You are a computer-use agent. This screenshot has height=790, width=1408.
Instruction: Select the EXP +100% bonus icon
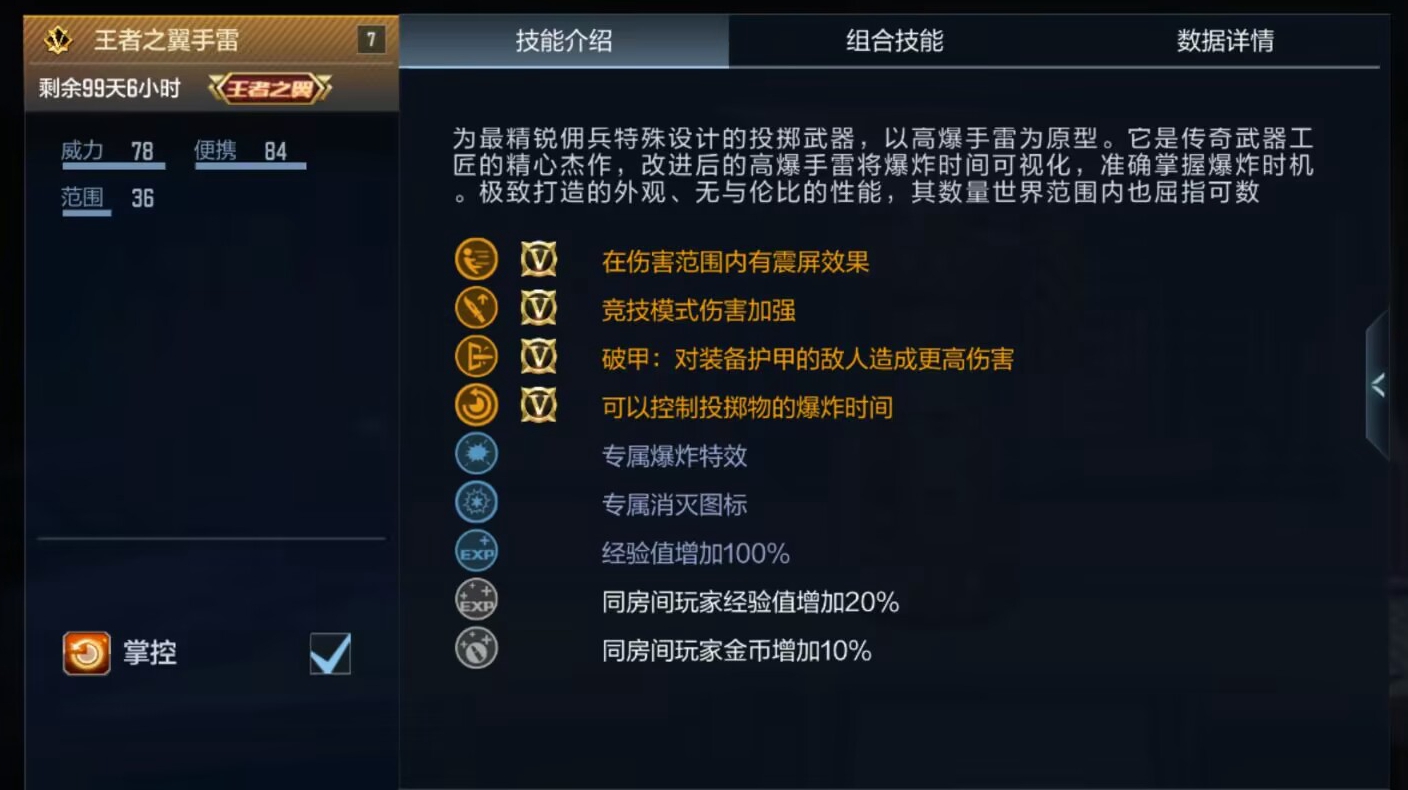[476, 551]
